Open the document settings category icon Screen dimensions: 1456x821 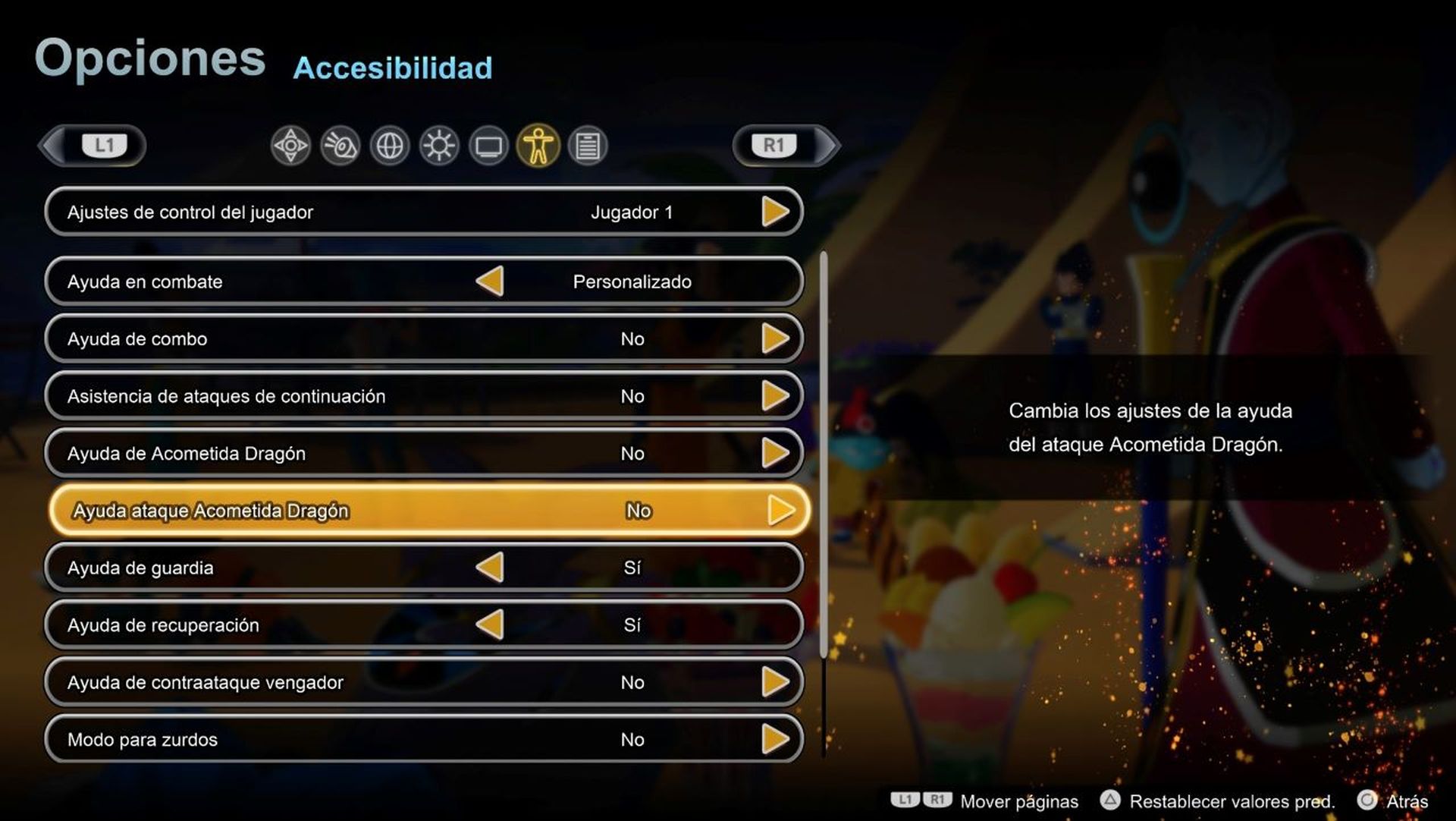tap(589, 146)
